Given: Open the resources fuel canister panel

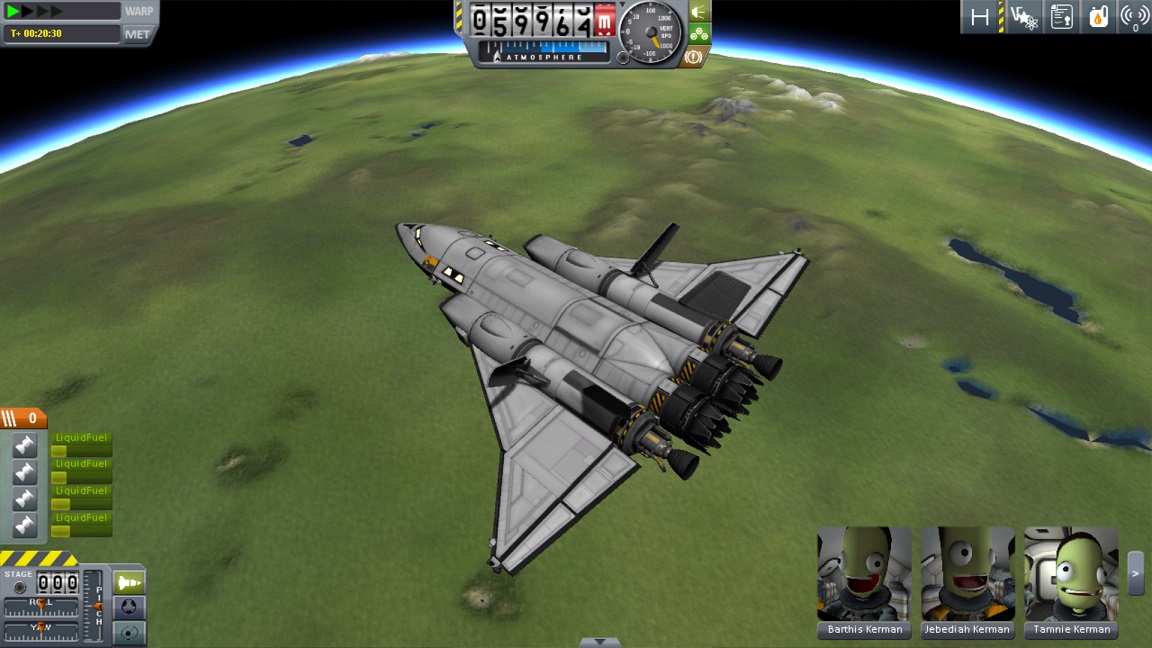Looking at the screenshot, I should click(1098, 17).
